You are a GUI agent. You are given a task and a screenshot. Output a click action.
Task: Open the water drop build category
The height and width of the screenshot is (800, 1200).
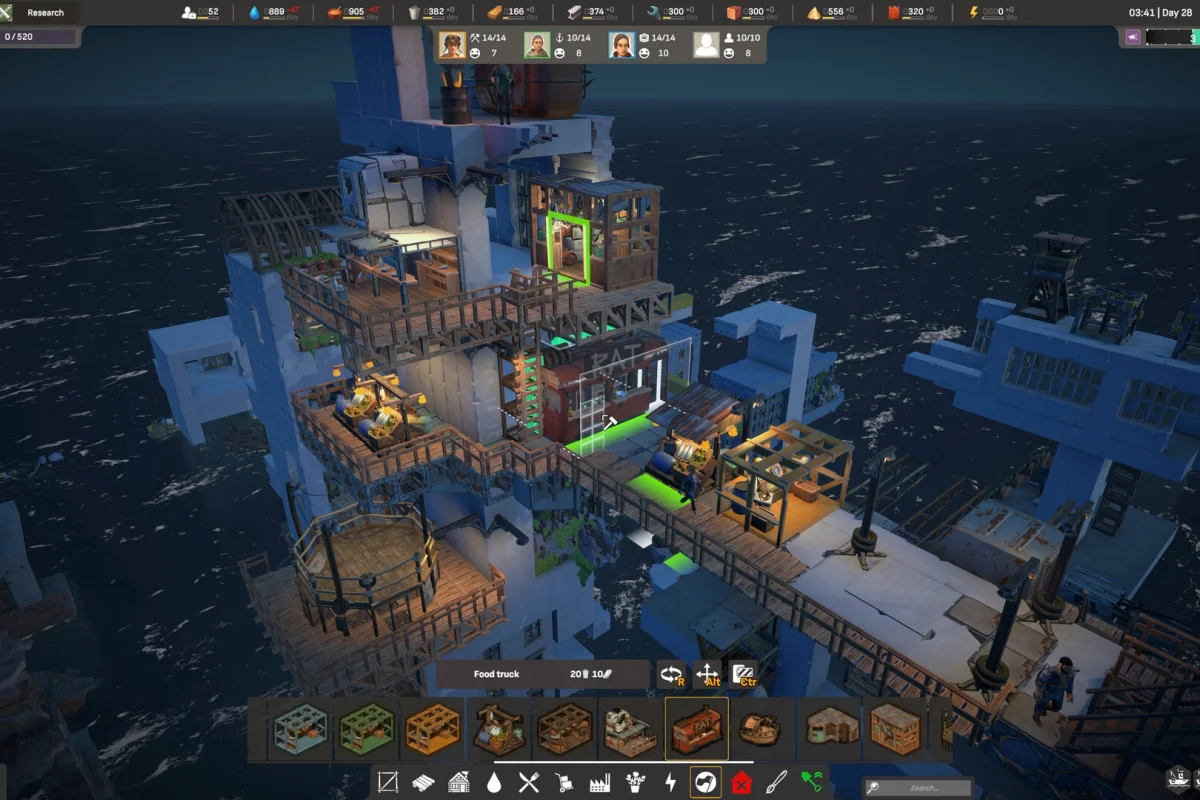[494, 782]
